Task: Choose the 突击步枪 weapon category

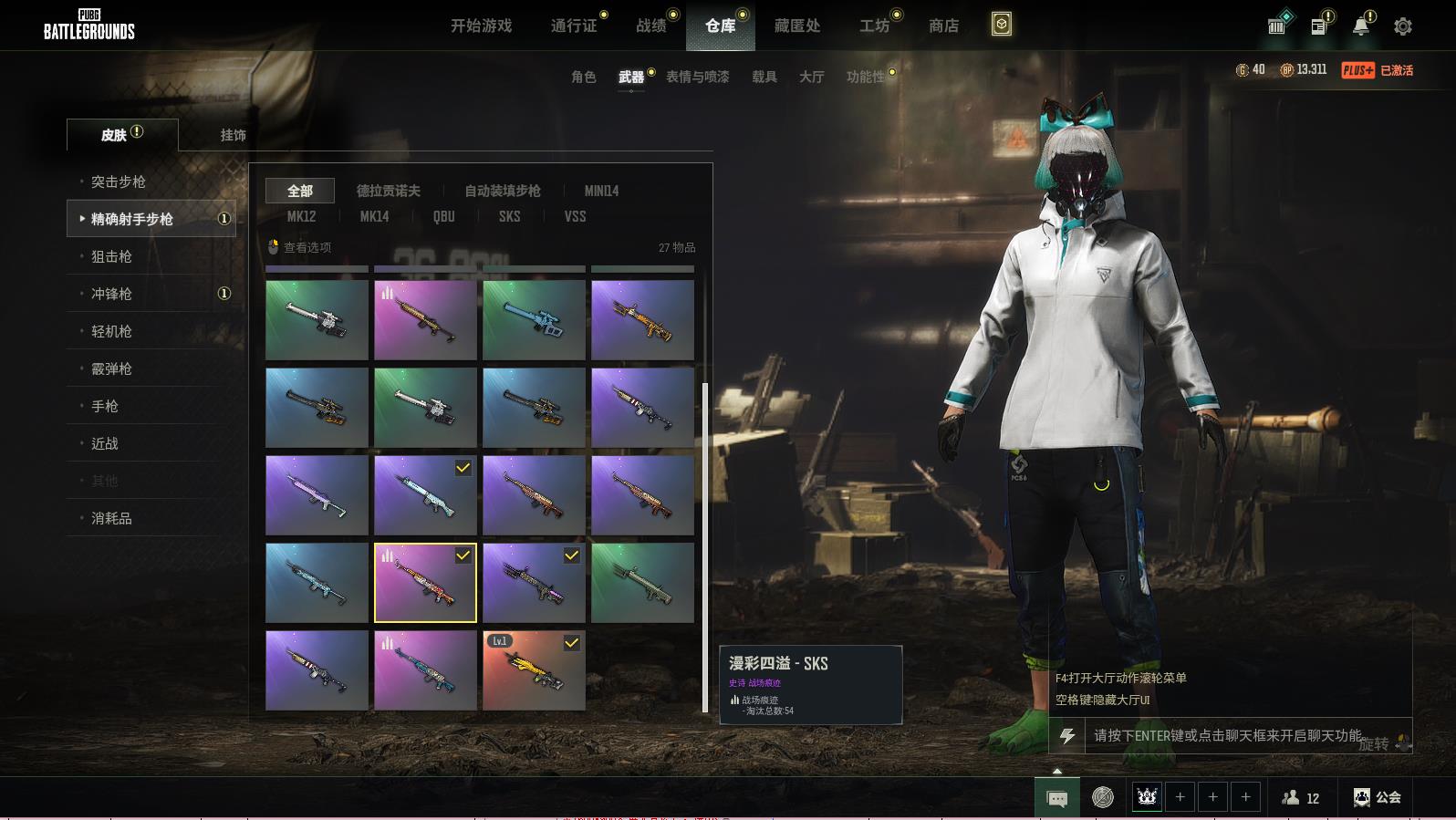Action: click(x=119, y=182)
